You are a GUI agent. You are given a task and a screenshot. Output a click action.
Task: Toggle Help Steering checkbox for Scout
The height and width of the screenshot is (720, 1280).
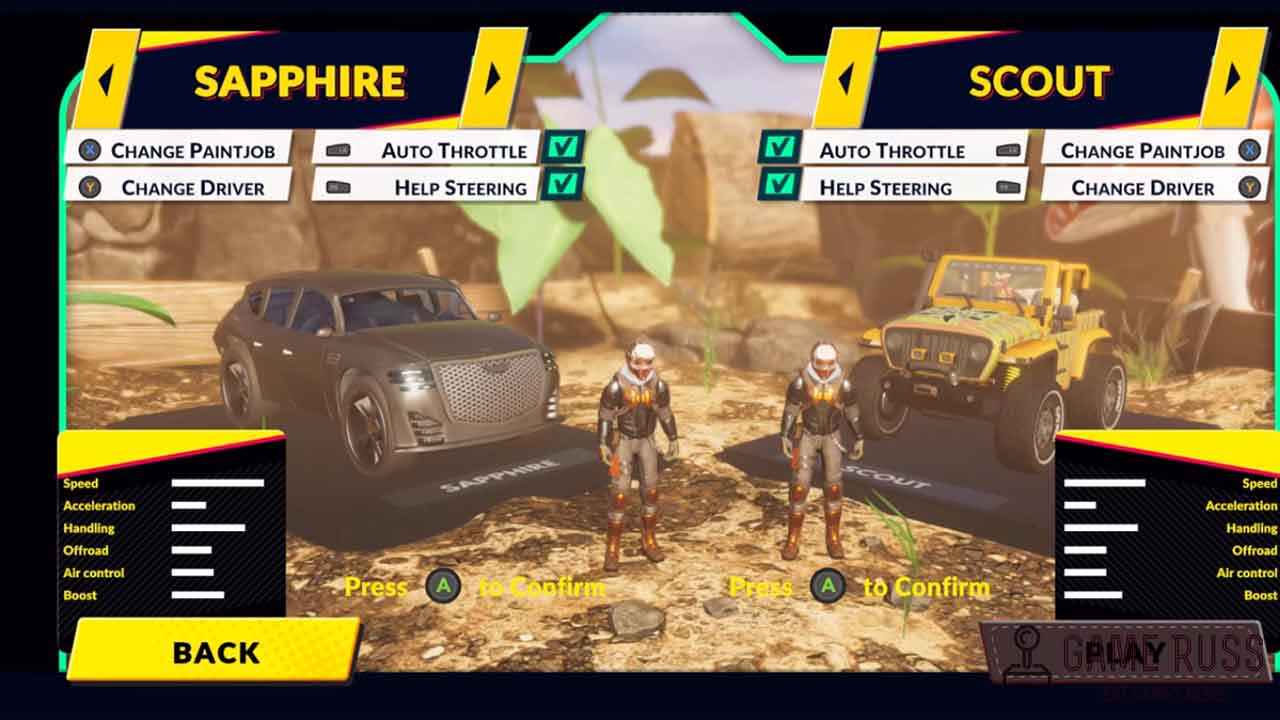pos(779,185)
